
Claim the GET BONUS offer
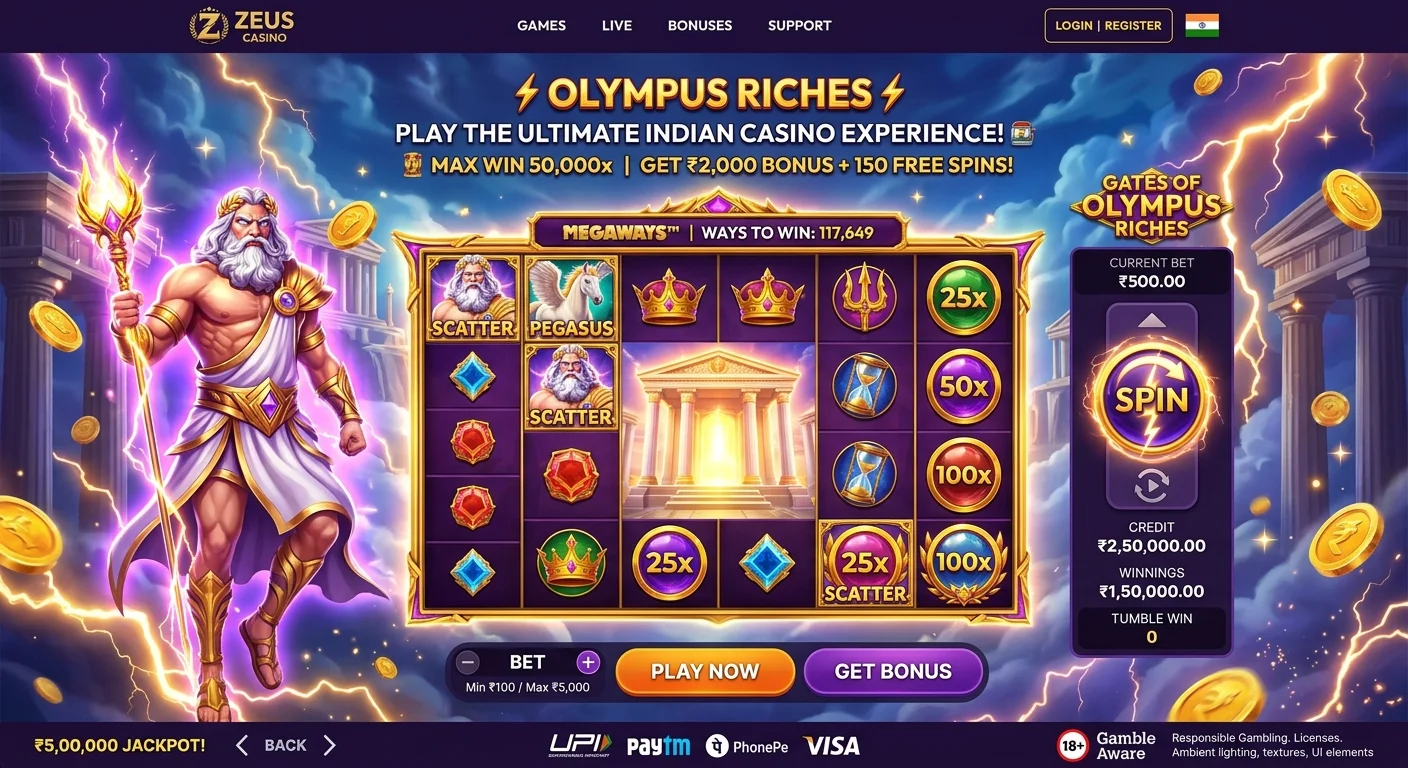point(894,671)
